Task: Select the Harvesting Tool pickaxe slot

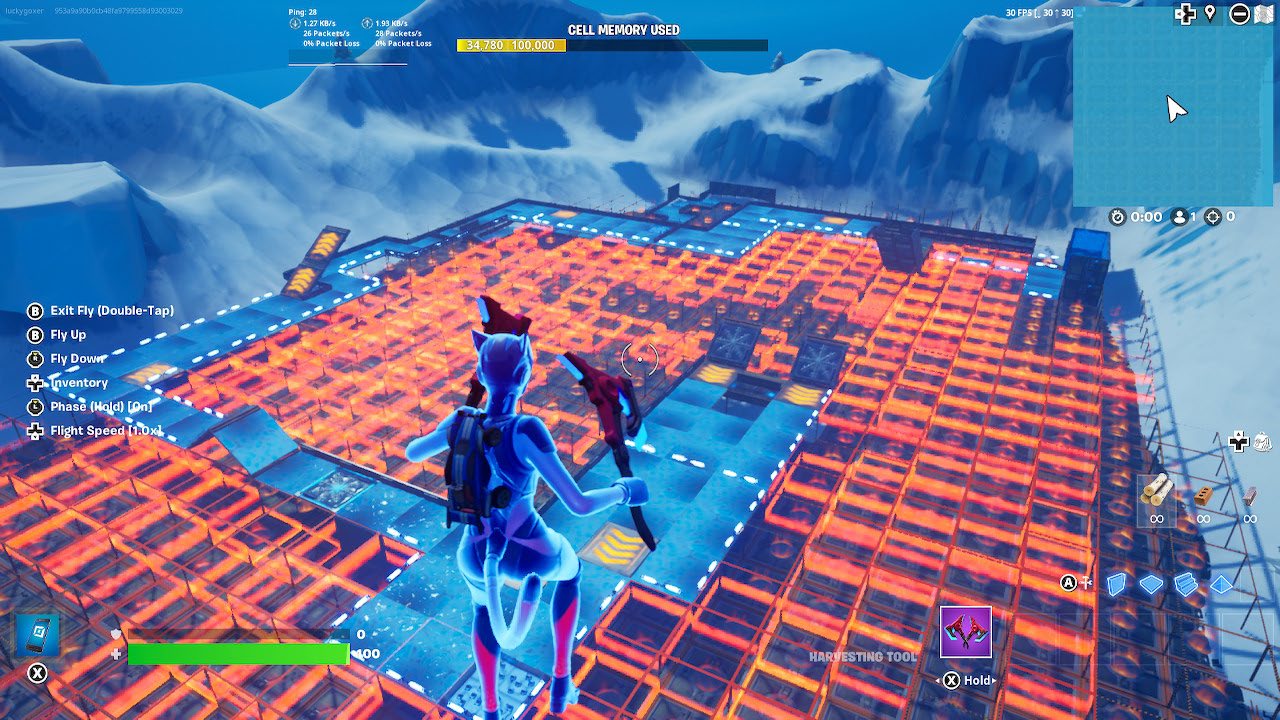Action: pos(966,630)
